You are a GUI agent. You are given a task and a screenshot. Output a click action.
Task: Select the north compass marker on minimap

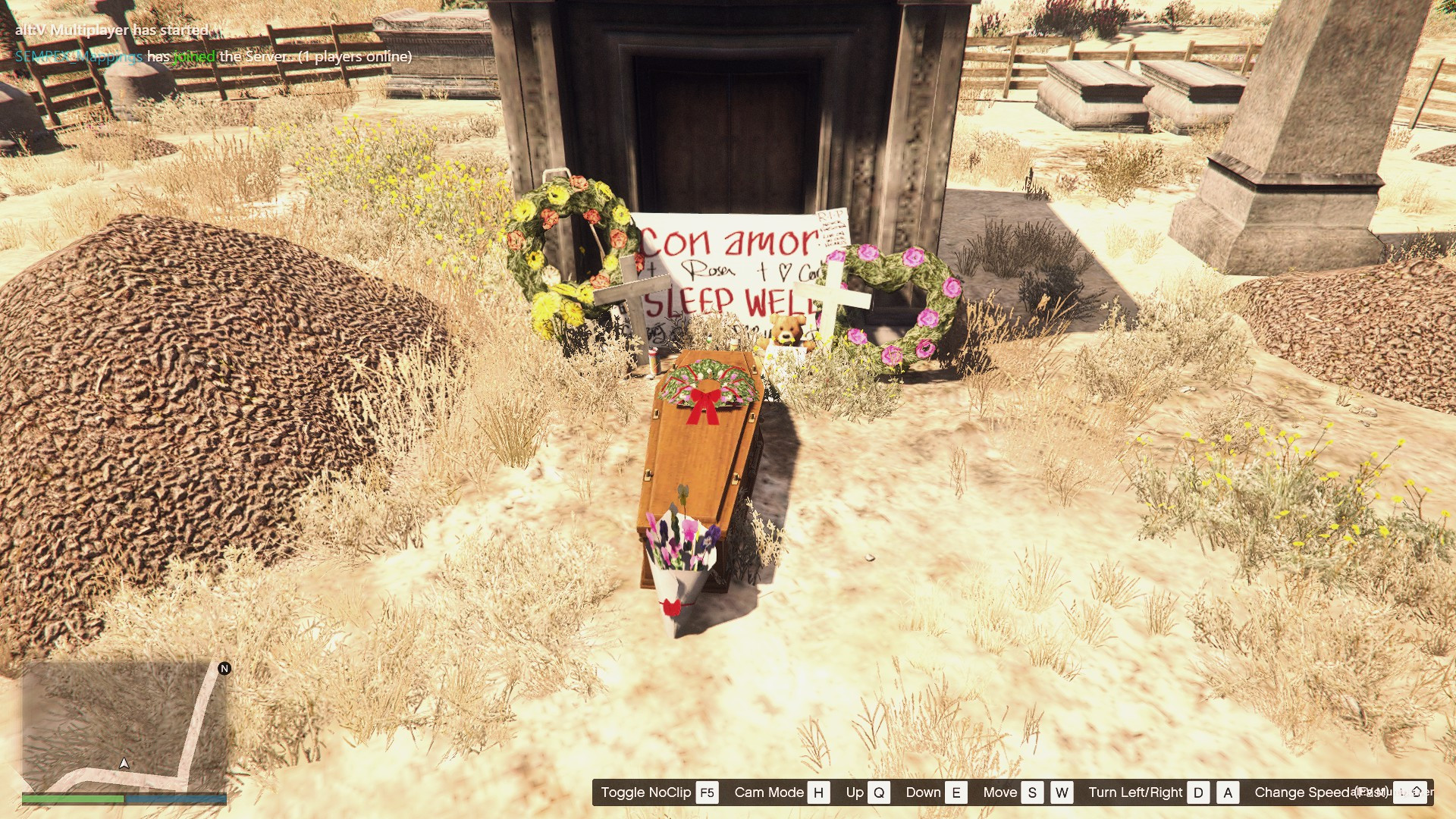point(224,668)
